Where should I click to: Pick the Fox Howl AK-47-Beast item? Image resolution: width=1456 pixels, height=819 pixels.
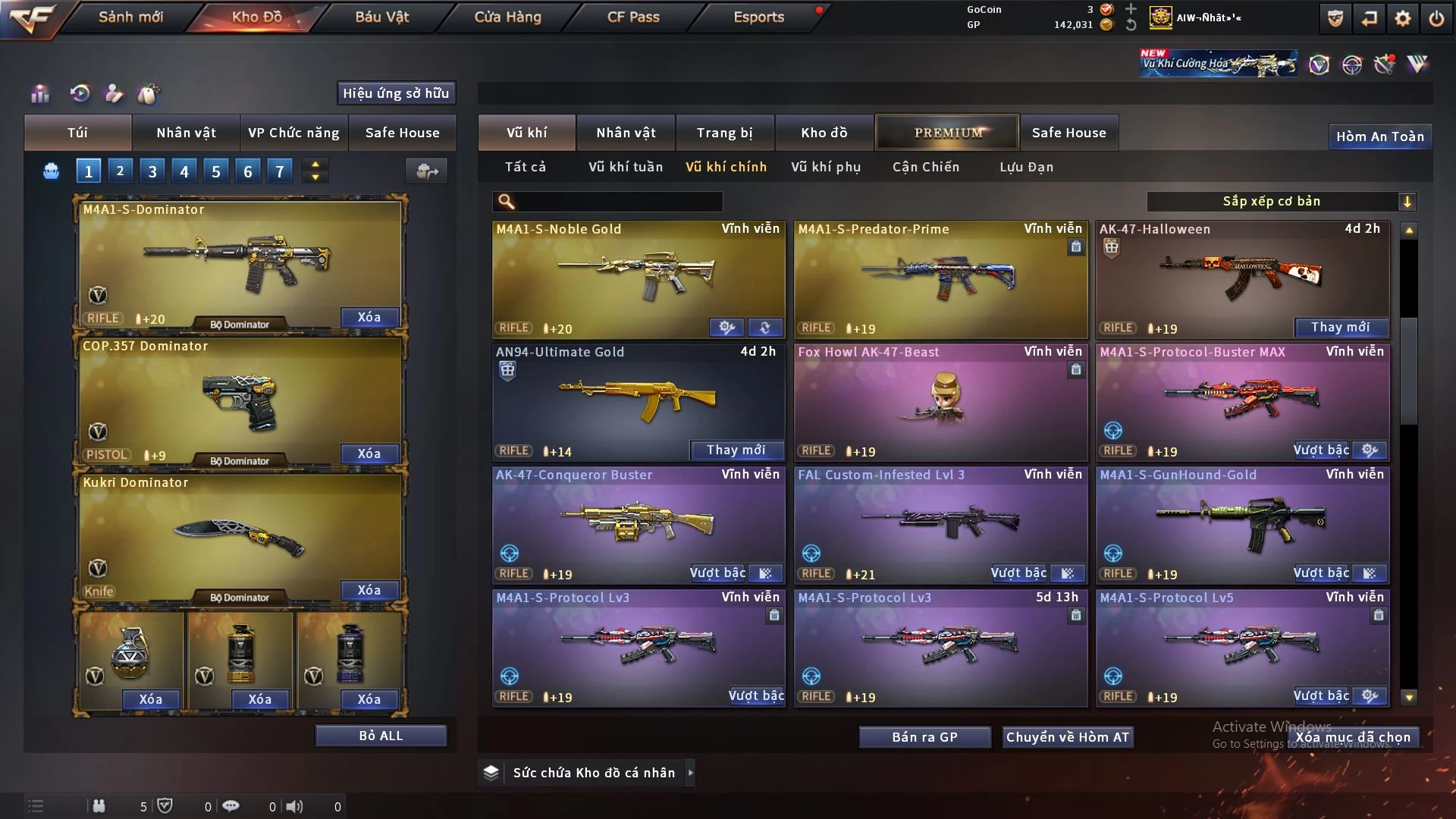tap(940, 400)
